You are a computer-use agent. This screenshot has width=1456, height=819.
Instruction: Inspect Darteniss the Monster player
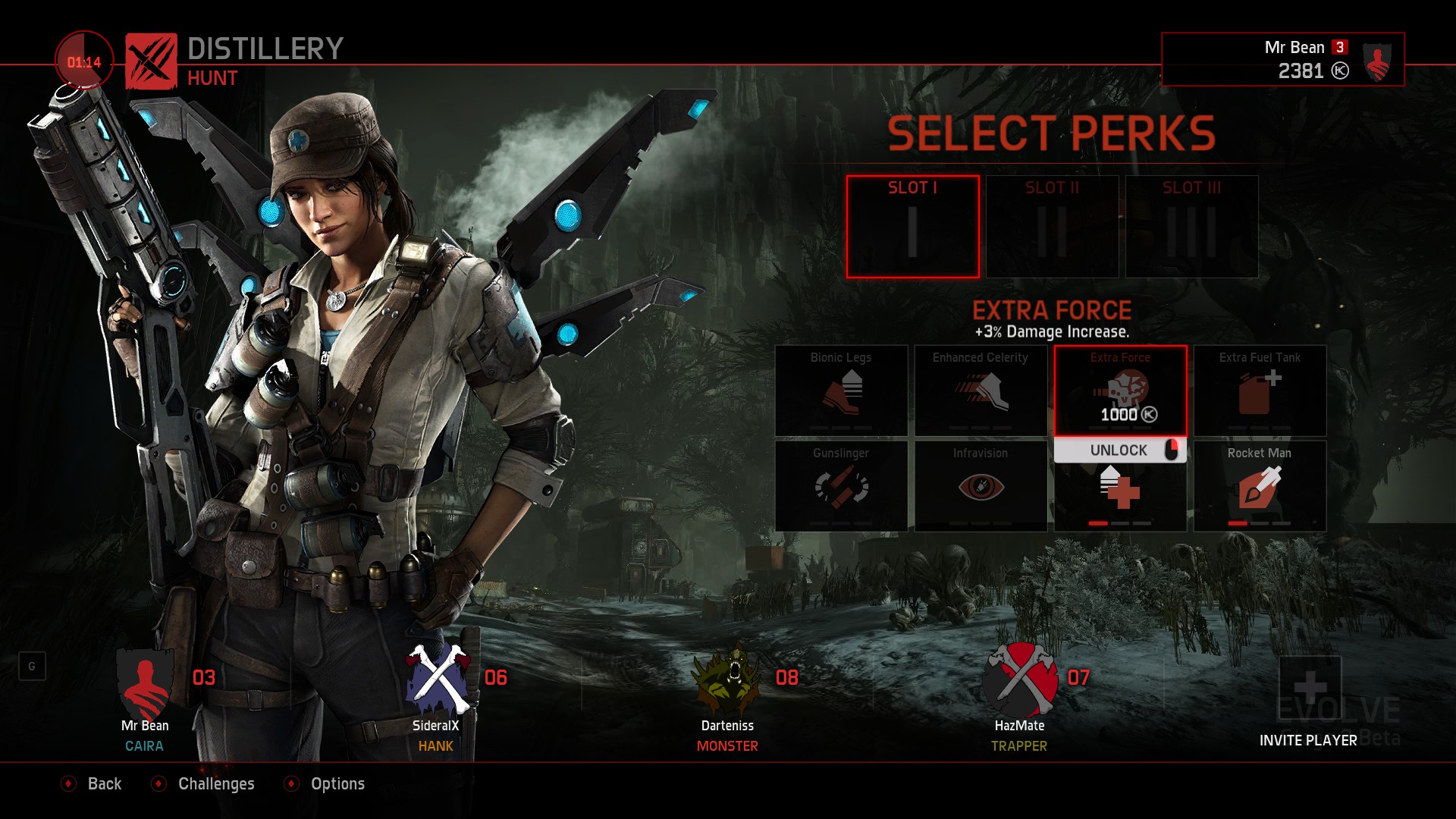[728, 699]
